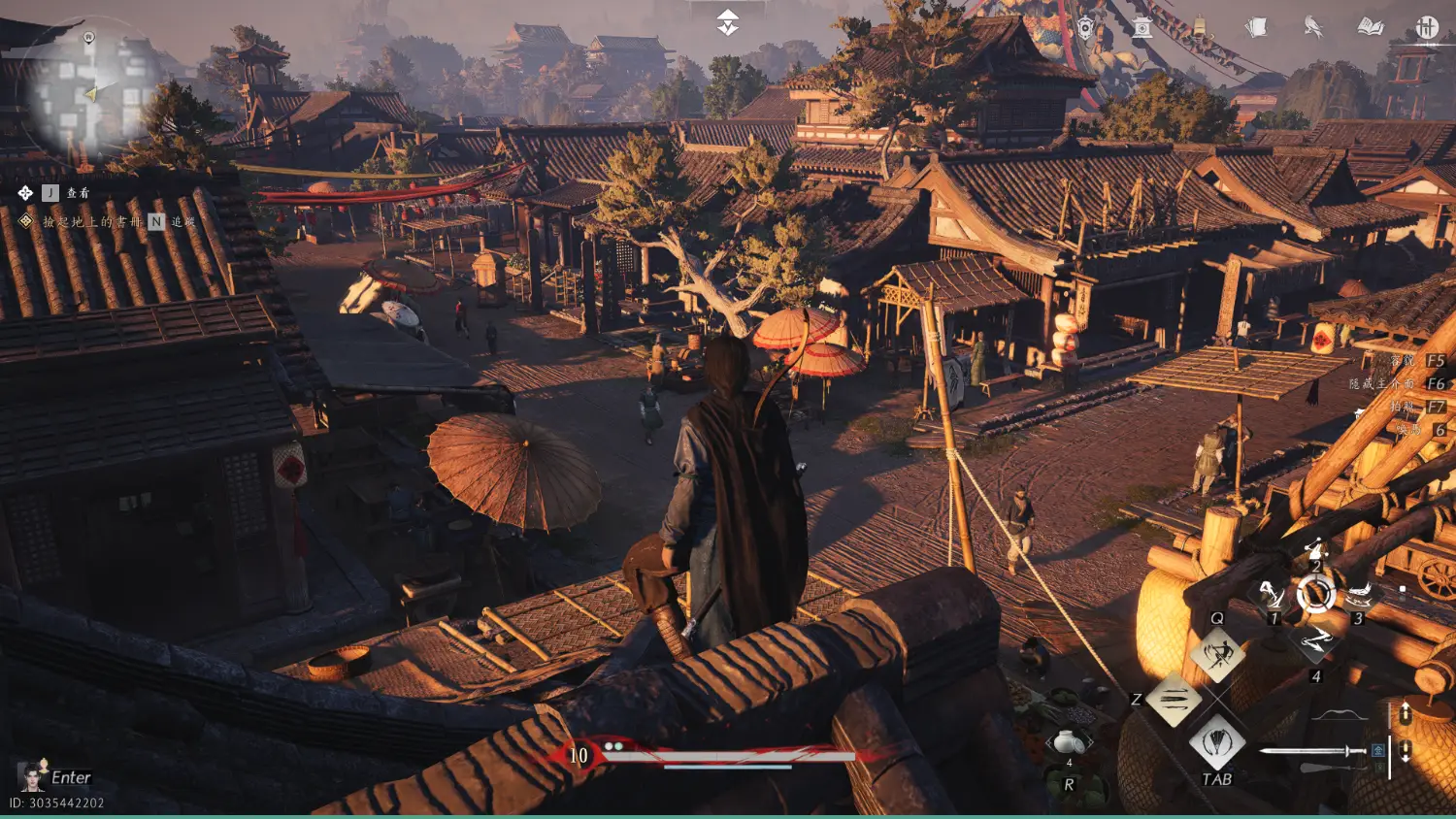Open the shrine-shaped icon in top bar
1456x819 pixels.
pos(1142,27)
